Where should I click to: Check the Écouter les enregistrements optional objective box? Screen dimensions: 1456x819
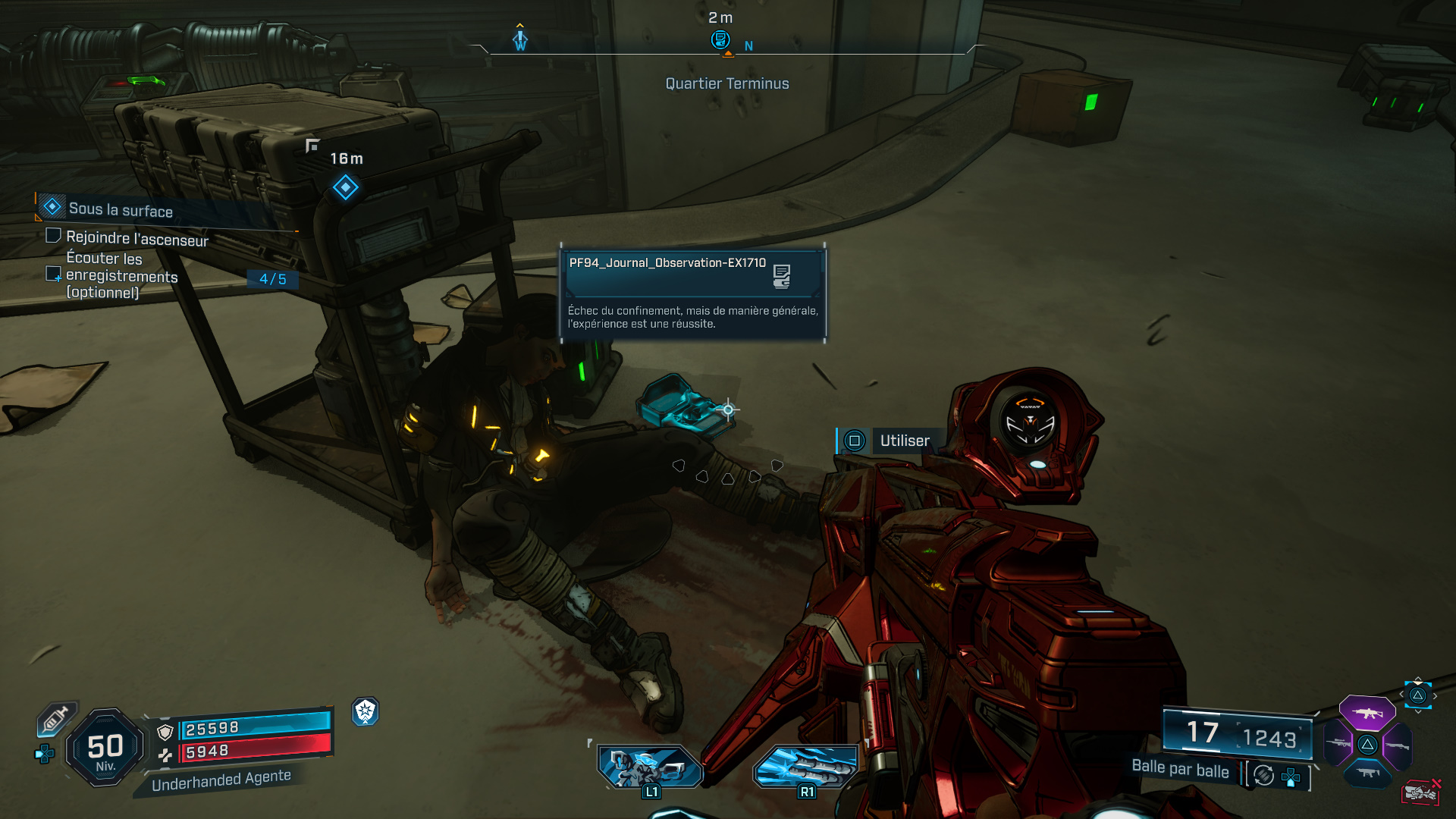pyautogui.click(x=53, y=273)
